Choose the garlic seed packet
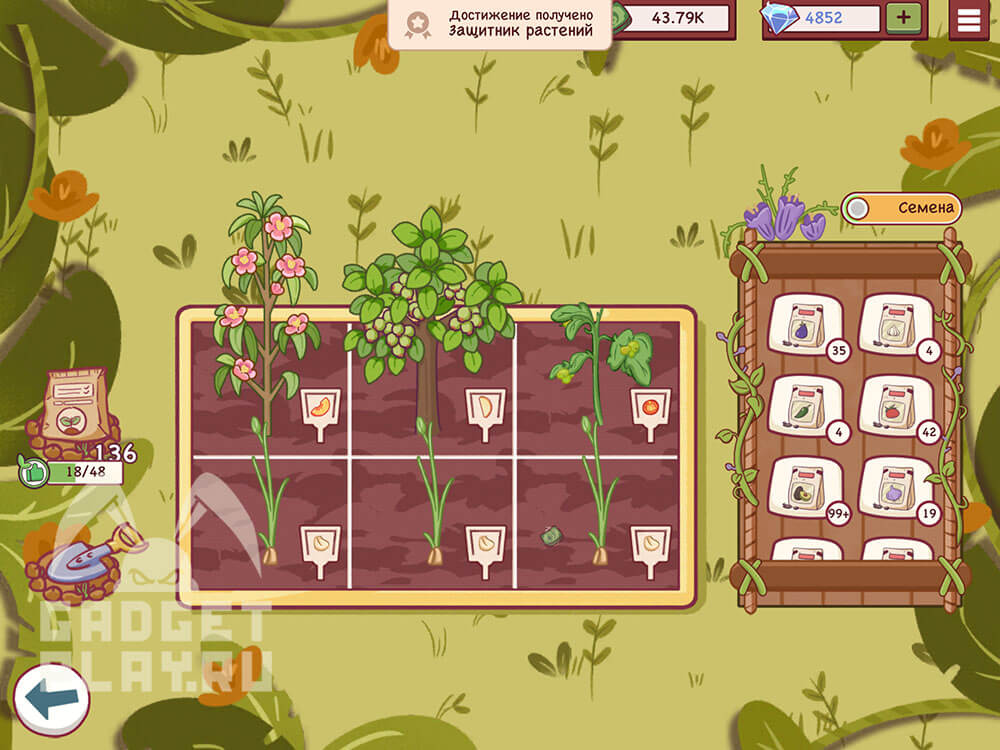The height and width of the screenshot is (750, 1000). (895, 324)
